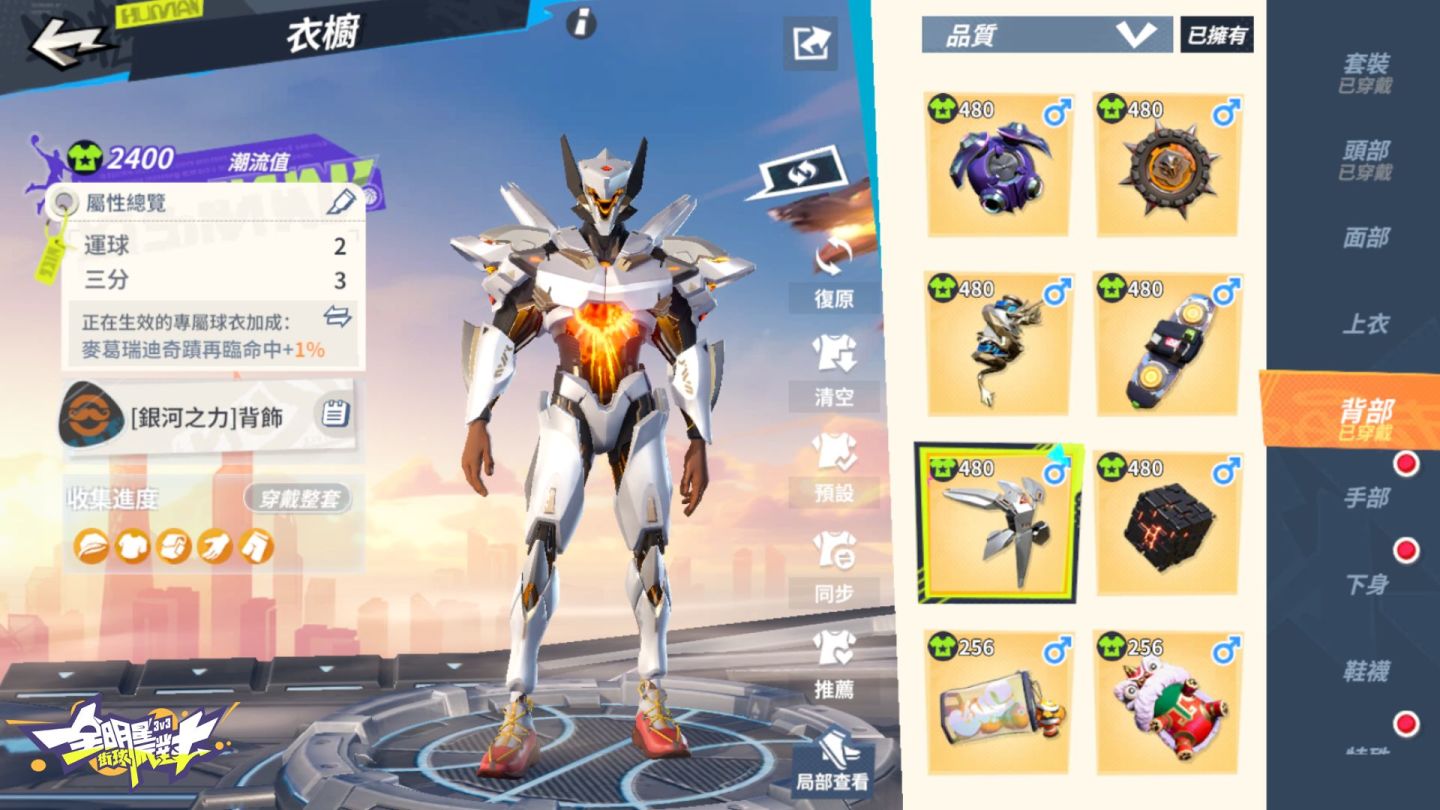Viewport: 1440px width, 810px height.
Task: Choose the 手部 hands tab
Action: click(x=1365, y=497)
